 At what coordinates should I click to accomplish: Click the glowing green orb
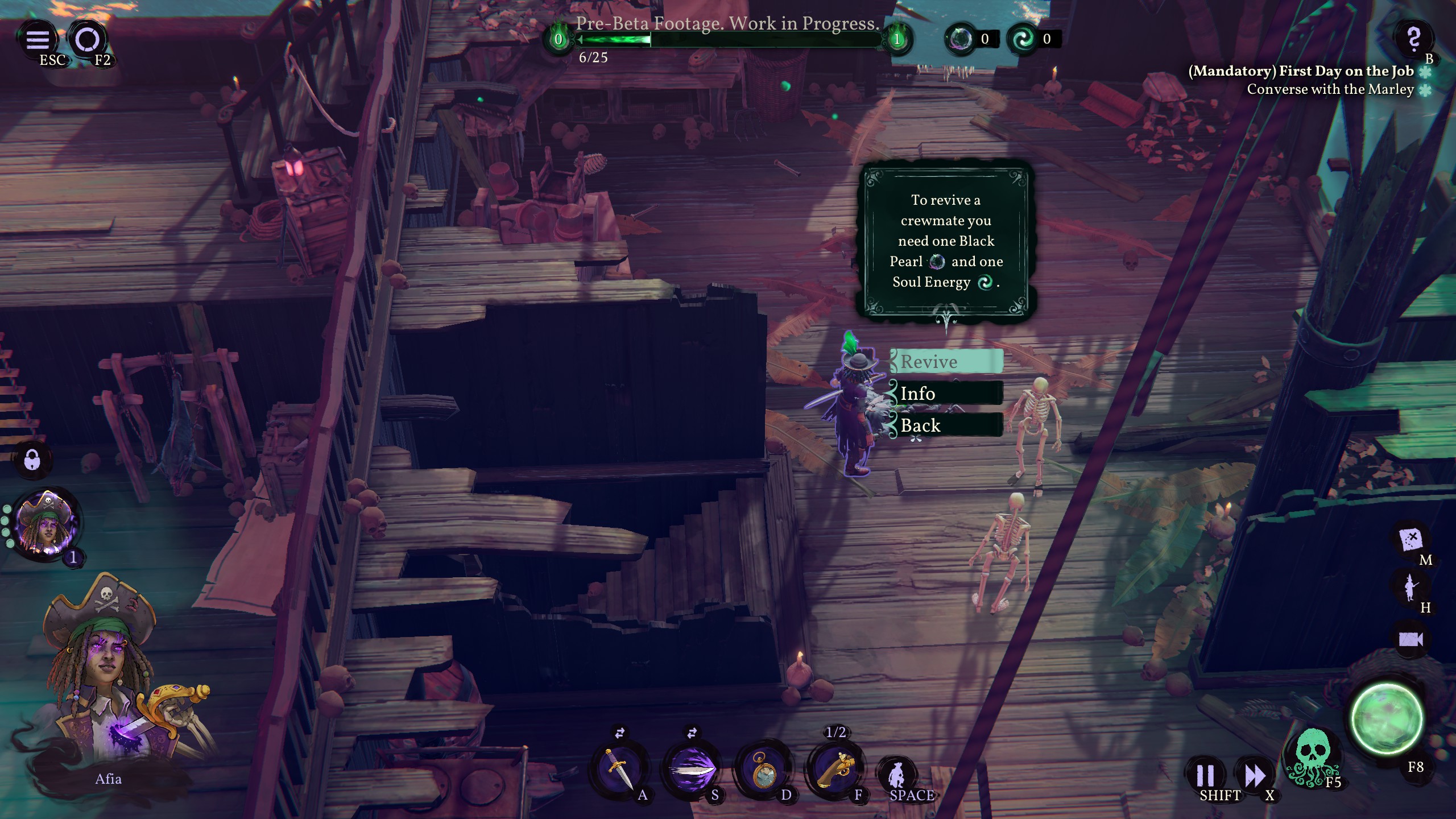coord(1385,719)
